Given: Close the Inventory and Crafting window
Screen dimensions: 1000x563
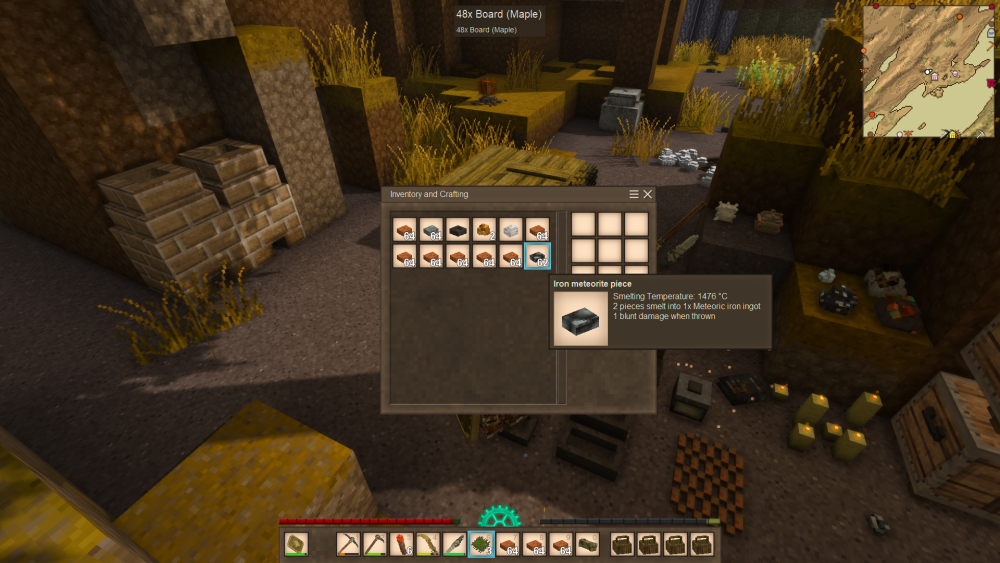Looking at the screenshot, I should point(648,194).
